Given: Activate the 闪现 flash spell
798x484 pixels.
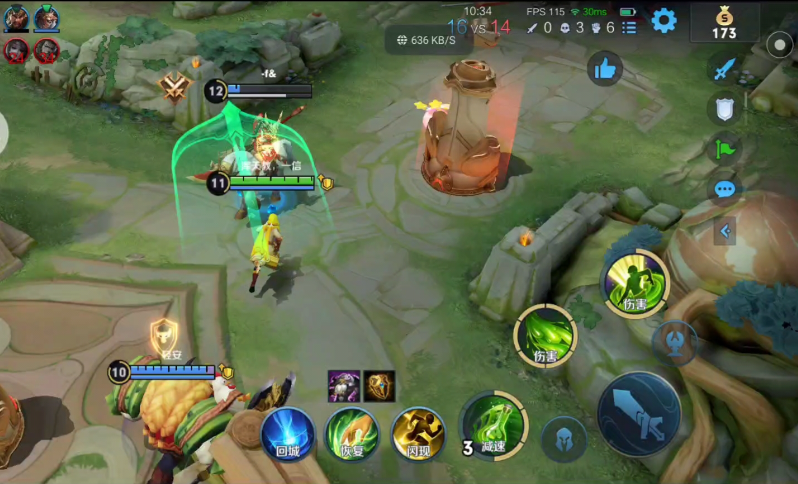Looking at the screenshot, I should (x=417, y=434).
